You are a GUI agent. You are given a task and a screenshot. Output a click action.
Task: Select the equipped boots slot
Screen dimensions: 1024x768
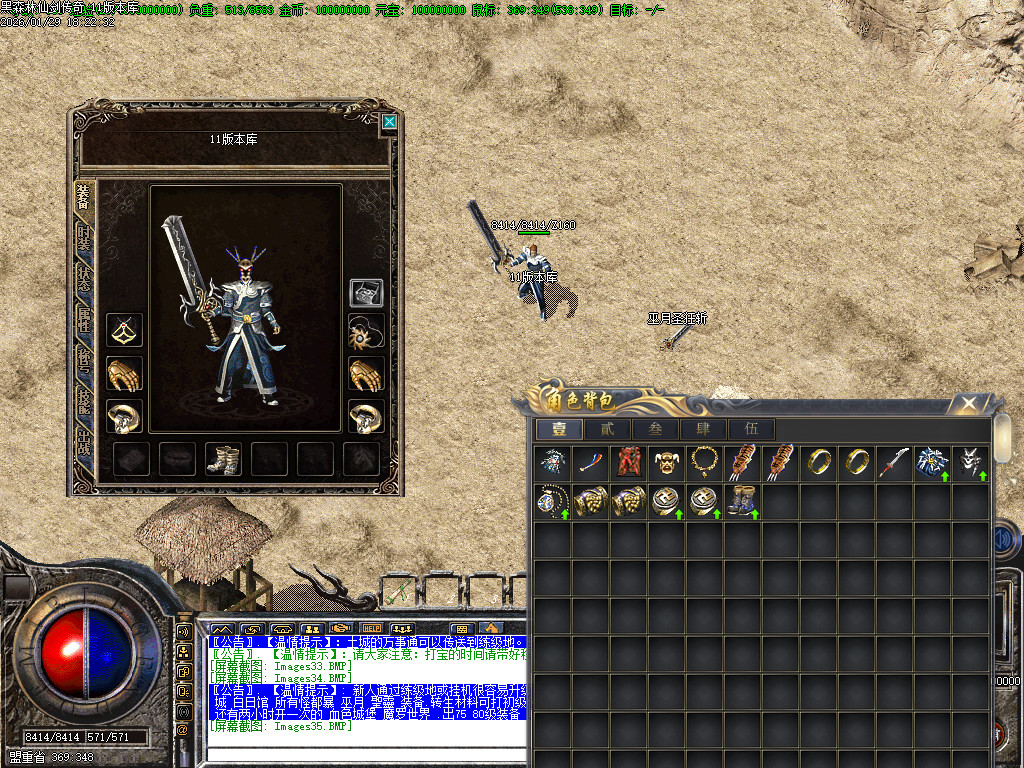[x=222, y=458]
